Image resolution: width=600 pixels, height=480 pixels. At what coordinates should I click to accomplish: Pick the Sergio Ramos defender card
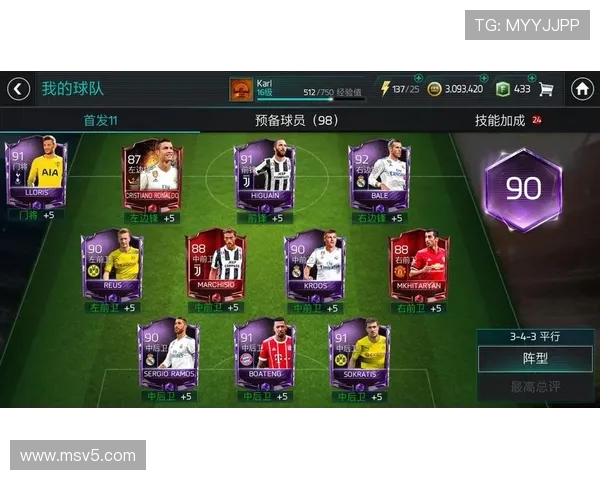pos(167,355)
